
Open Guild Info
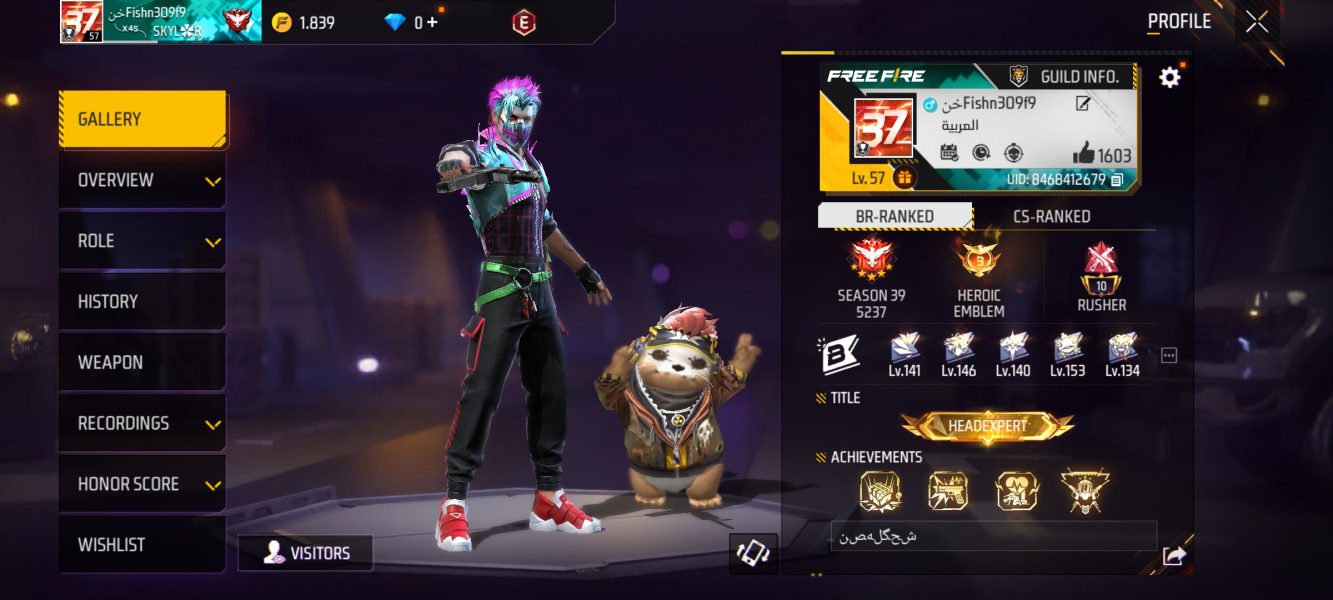(1068, 76)
